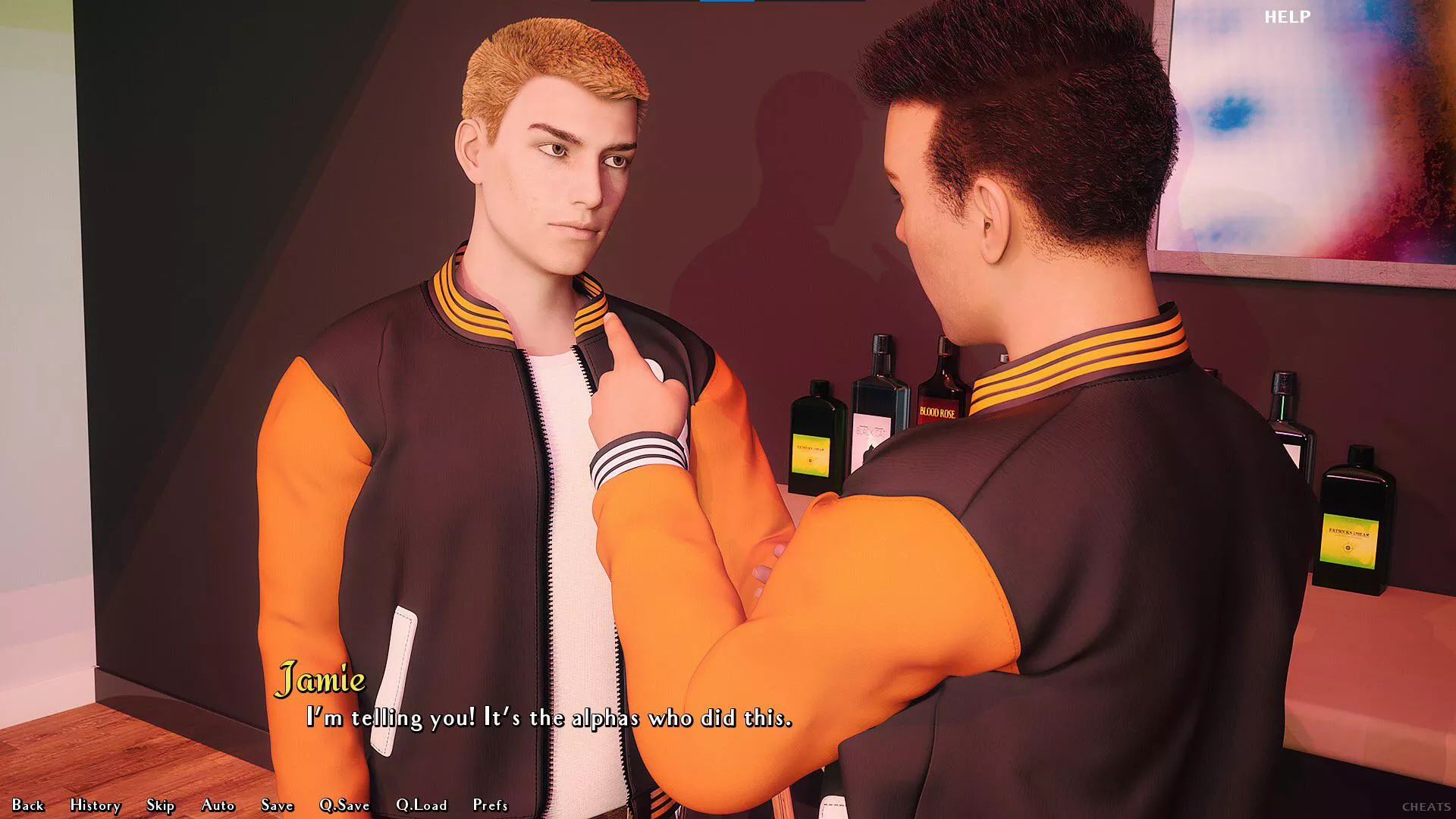Quick load with Q.Load
The width and height of the screenshot is (1456, 819).
[422, 805]
